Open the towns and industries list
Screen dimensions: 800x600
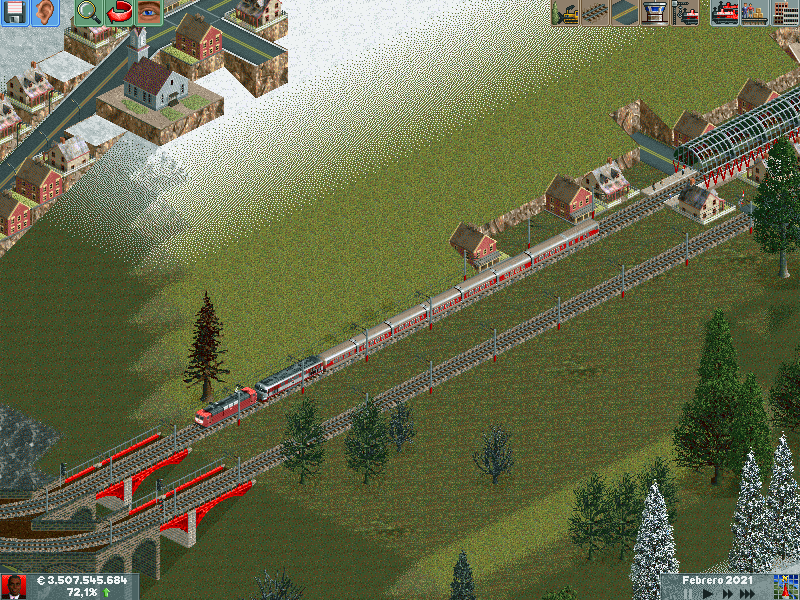(785, 12)
